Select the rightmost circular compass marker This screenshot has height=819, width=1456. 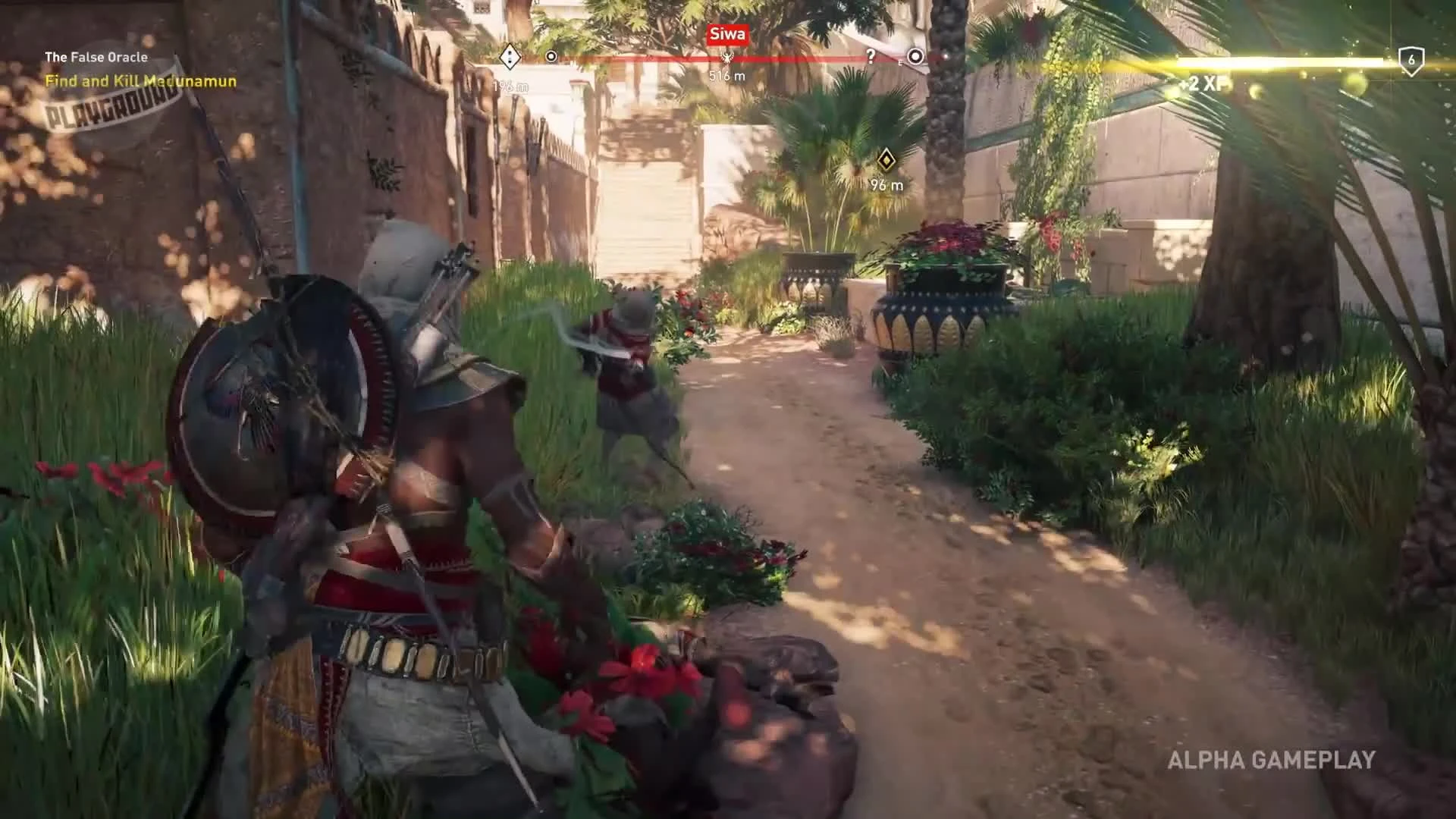pos(917,56)
